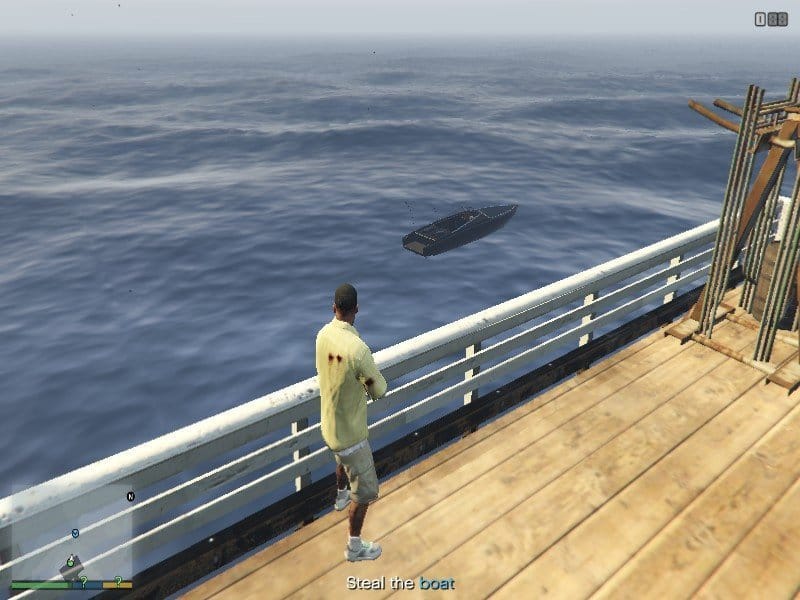Click the minimap radar panel
800x600 pixels.
click(72, 535)
